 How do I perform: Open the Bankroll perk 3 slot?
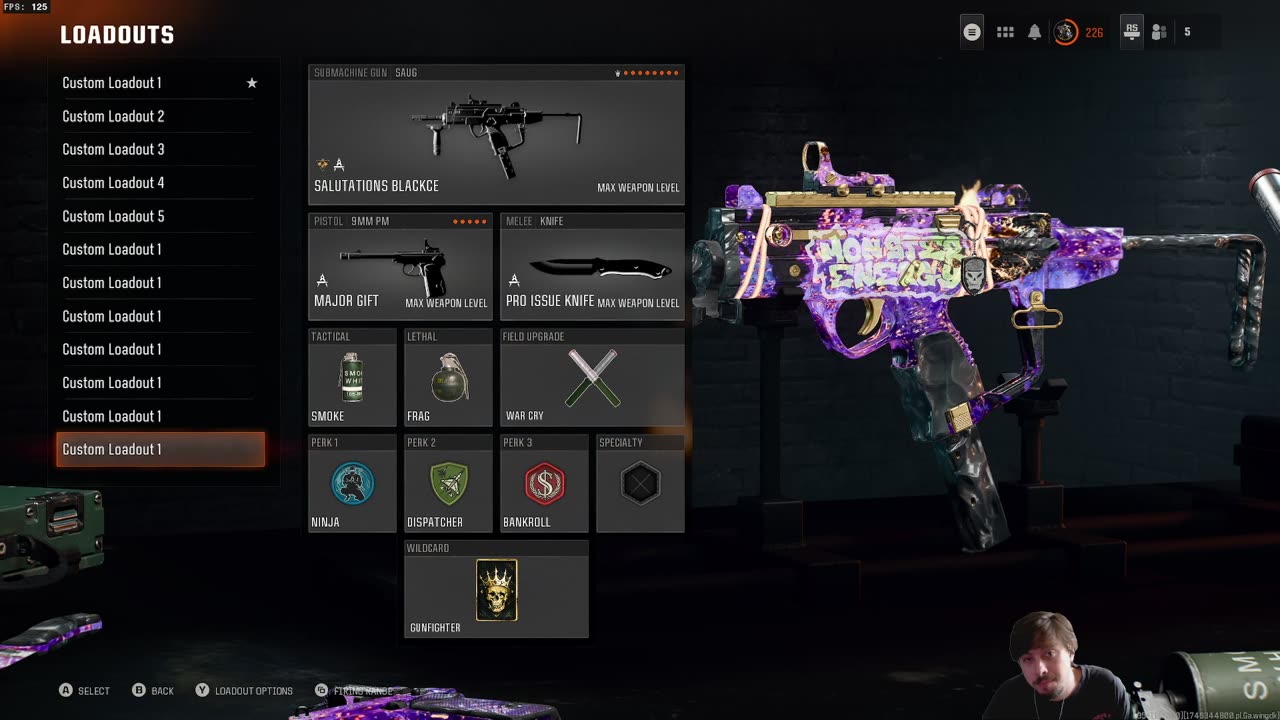coord(544,484)
